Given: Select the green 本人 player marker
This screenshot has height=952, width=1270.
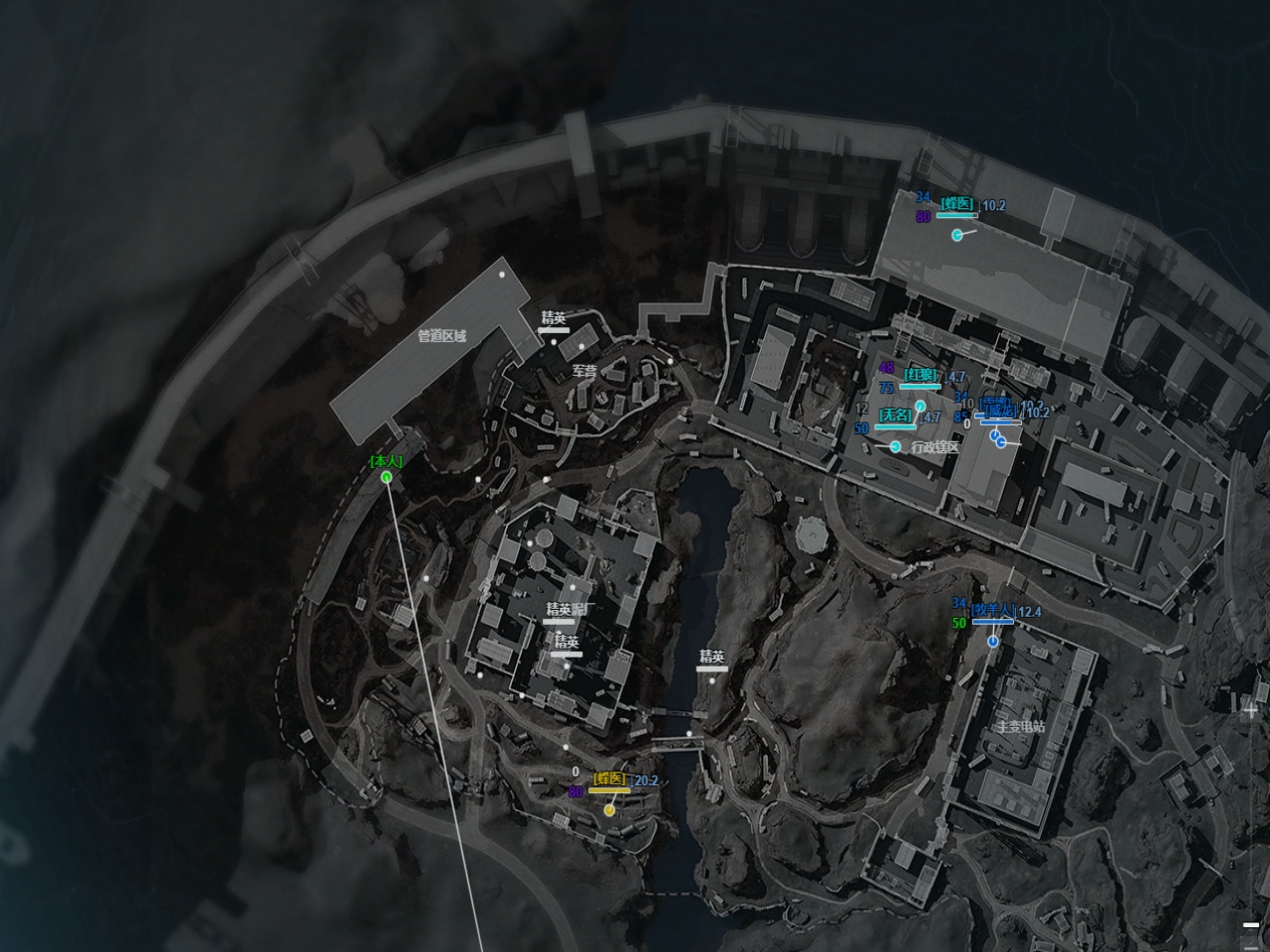Looking at the screenshot, I should click(x=386, y=477).
